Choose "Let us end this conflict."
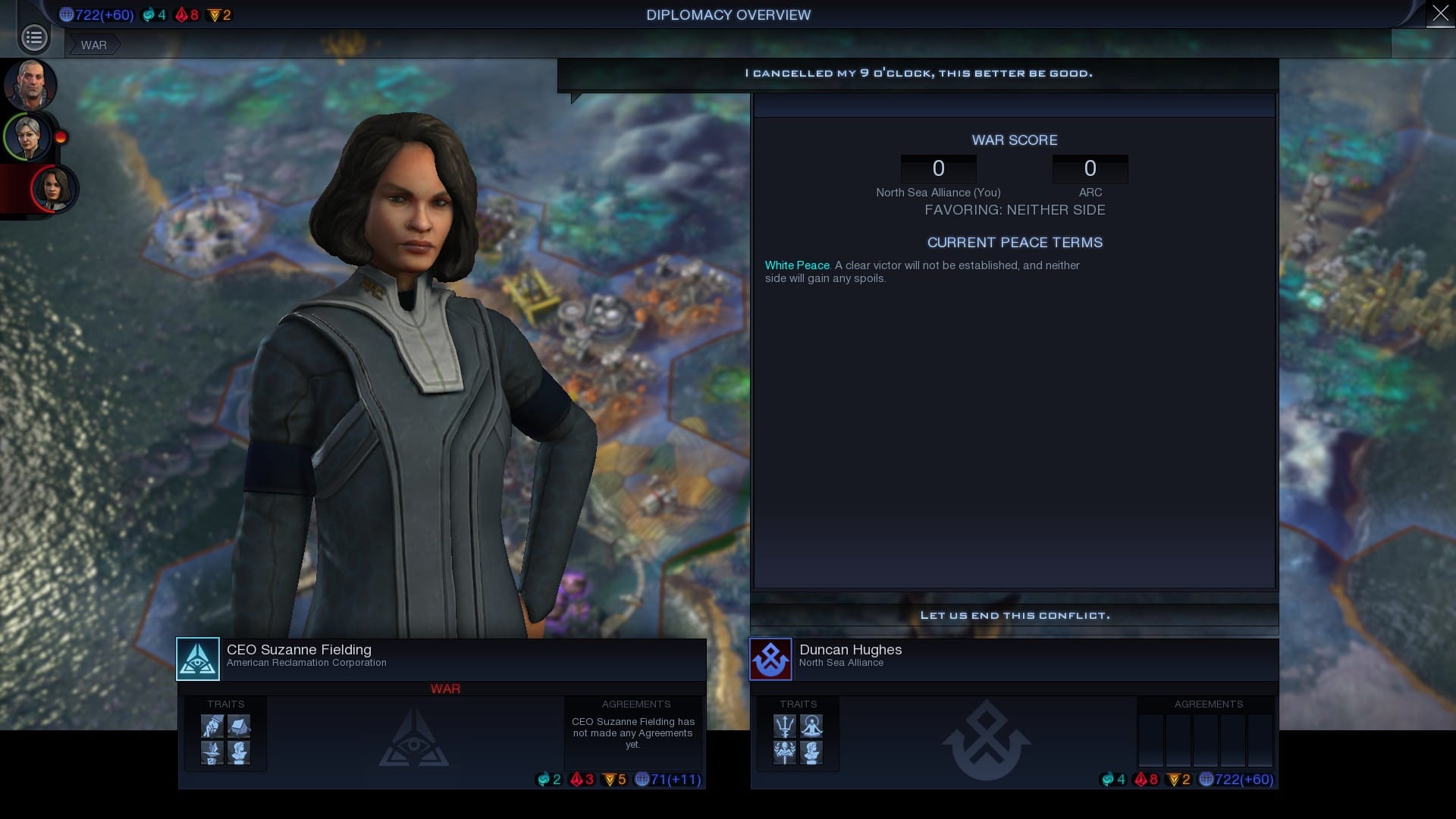Screen dimensions: 1456x819 1014,615
